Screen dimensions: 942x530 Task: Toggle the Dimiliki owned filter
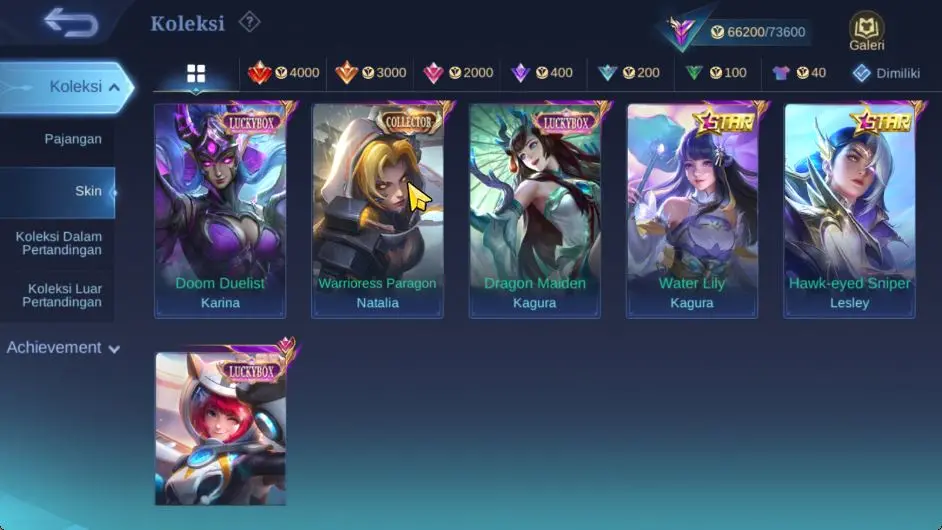tap(885, 73)
